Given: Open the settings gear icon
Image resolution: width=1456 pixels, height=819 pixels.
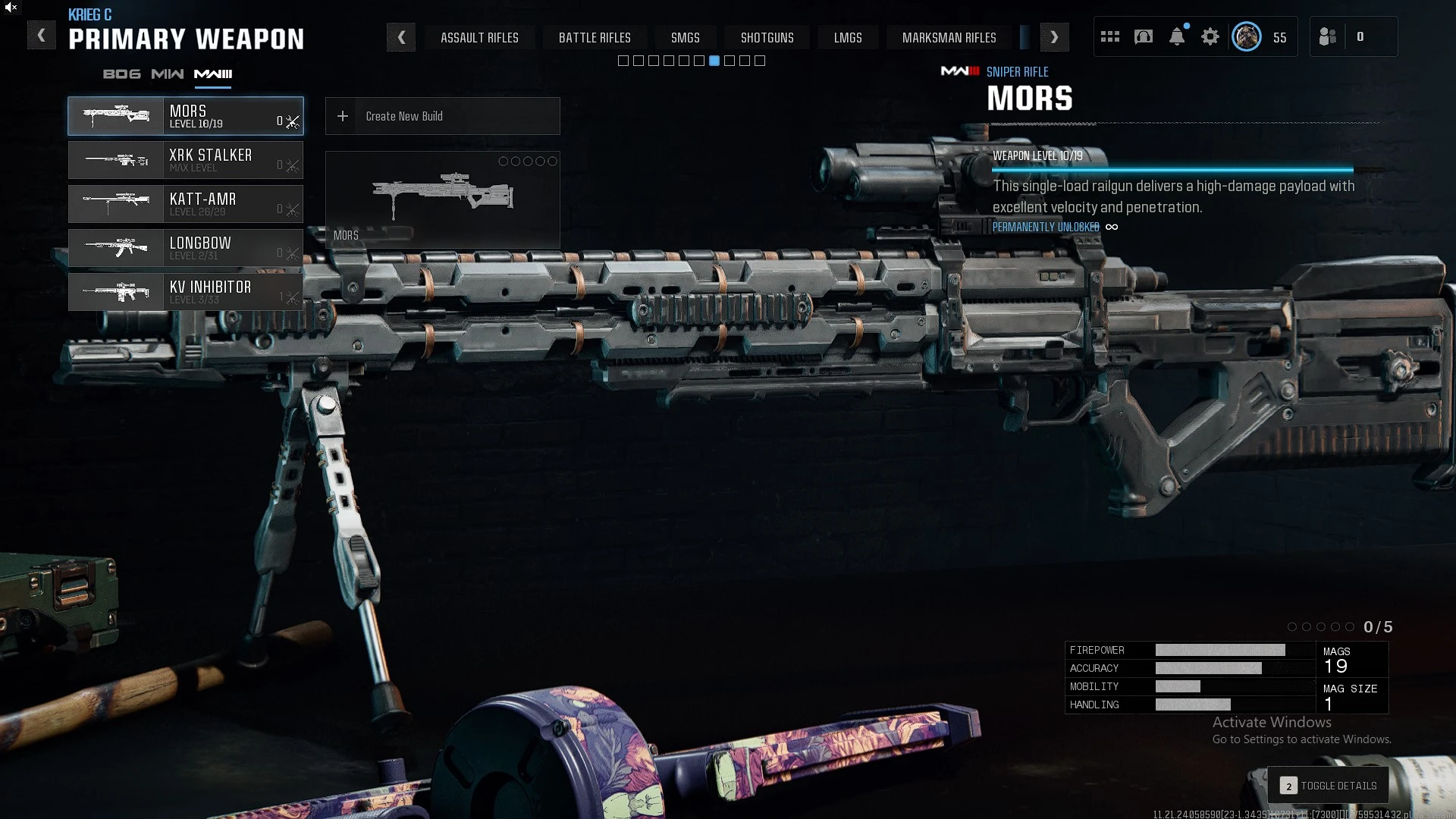Looking at the screenshot, I should click(1210, 36).
